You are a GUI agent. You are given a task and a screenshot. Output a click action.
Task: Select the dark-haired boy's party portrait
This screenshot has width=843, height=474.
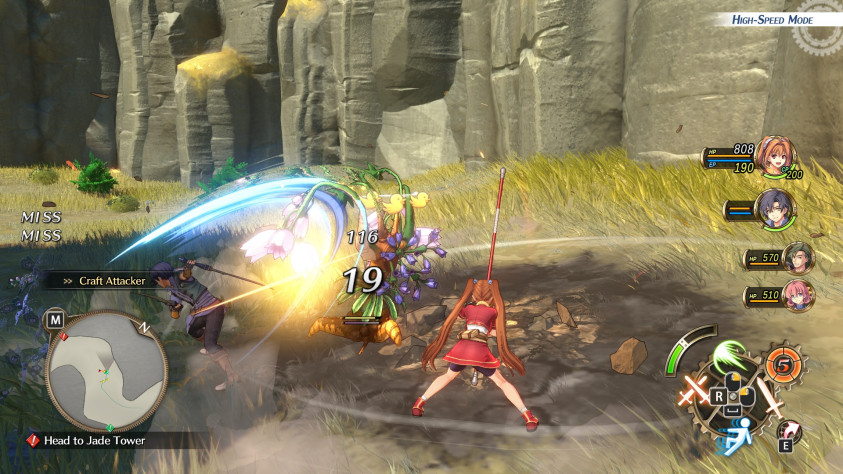[775, 208]
